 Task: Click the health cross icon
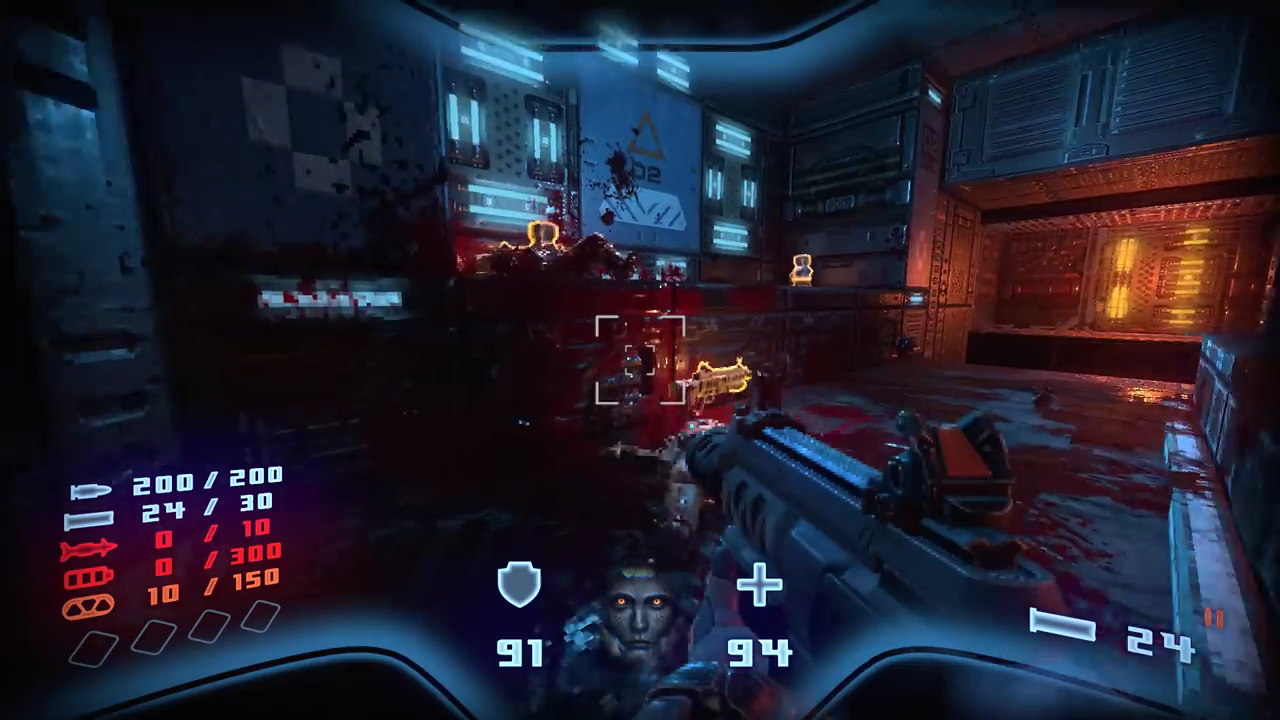pos(759,585)
